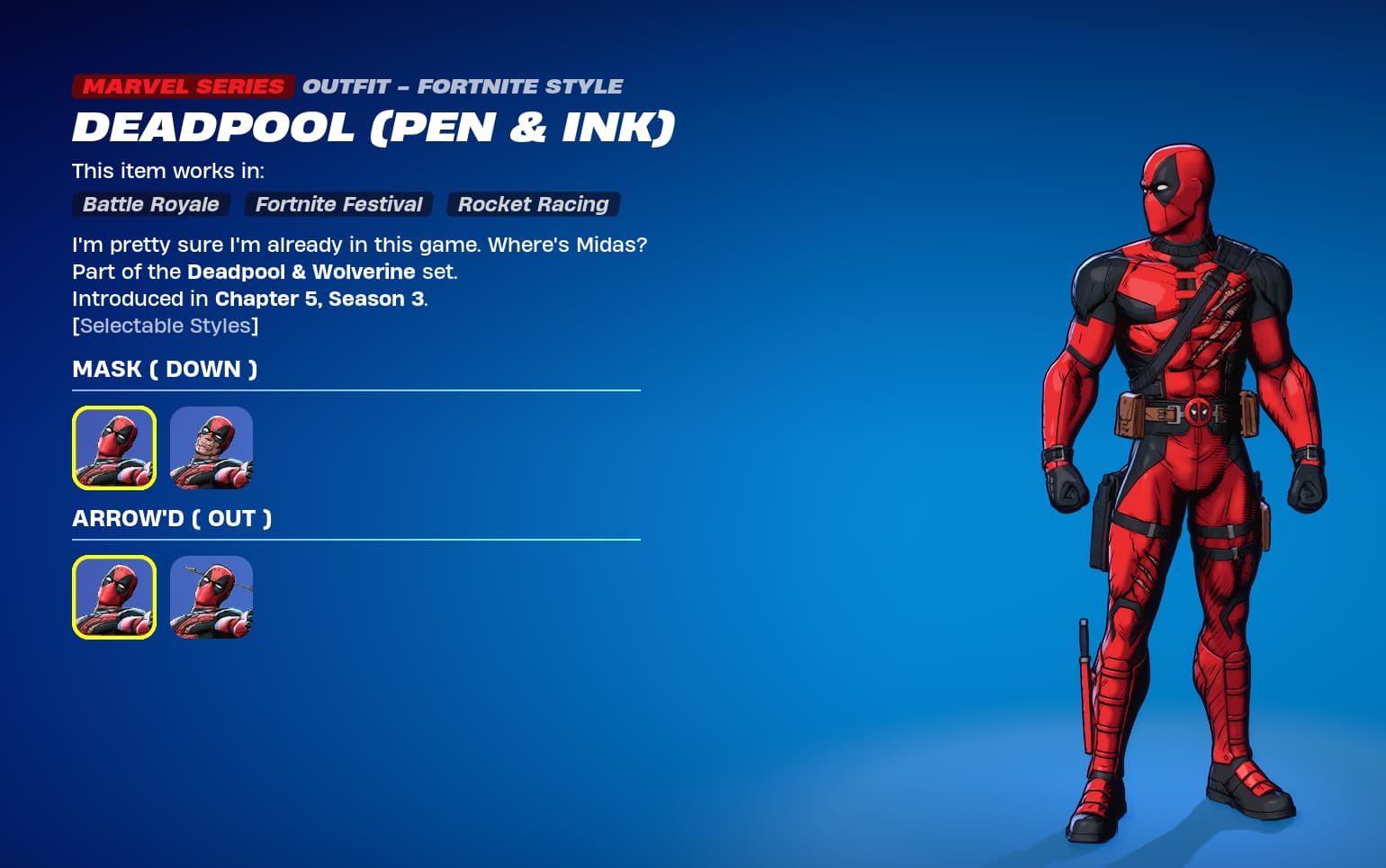Click the Deadpool & Wolverine set name

pos(301,272)
